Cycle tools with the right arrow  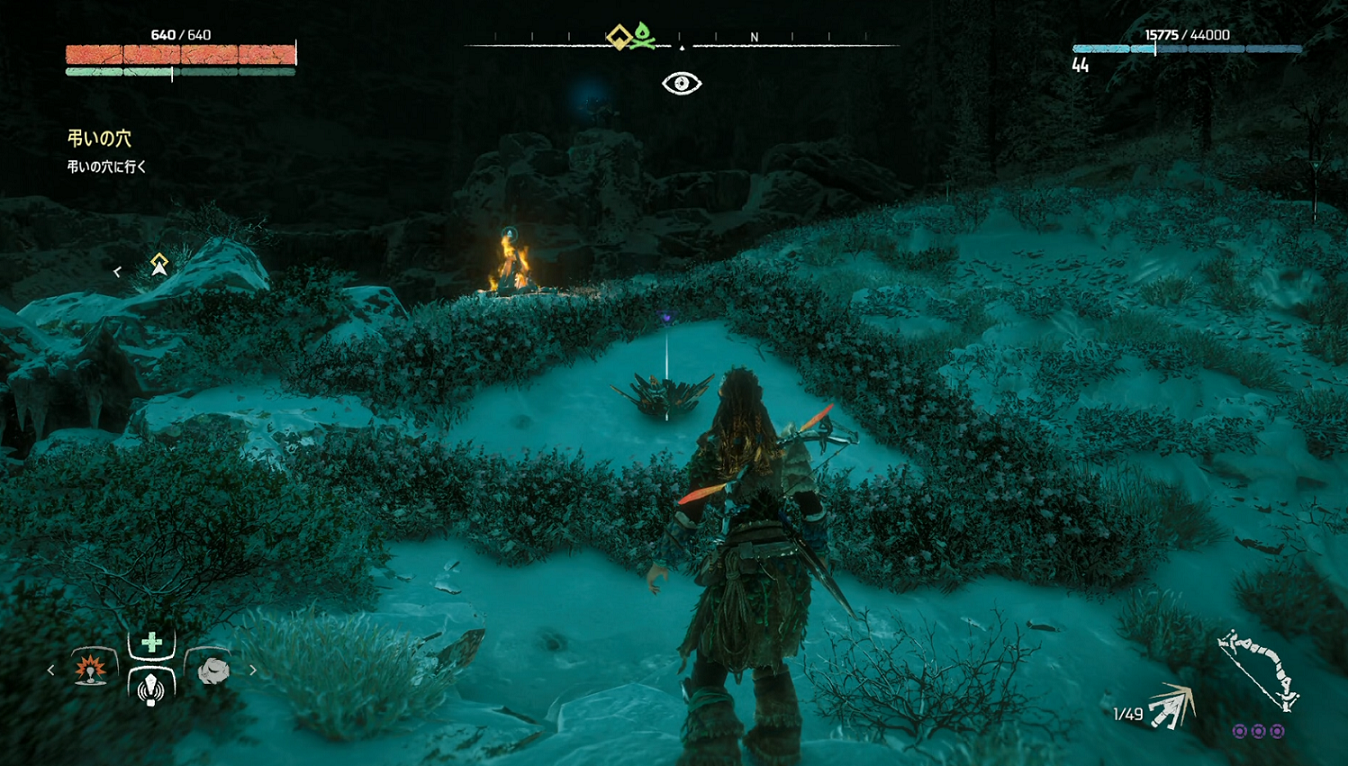click(x=253, y=670)
